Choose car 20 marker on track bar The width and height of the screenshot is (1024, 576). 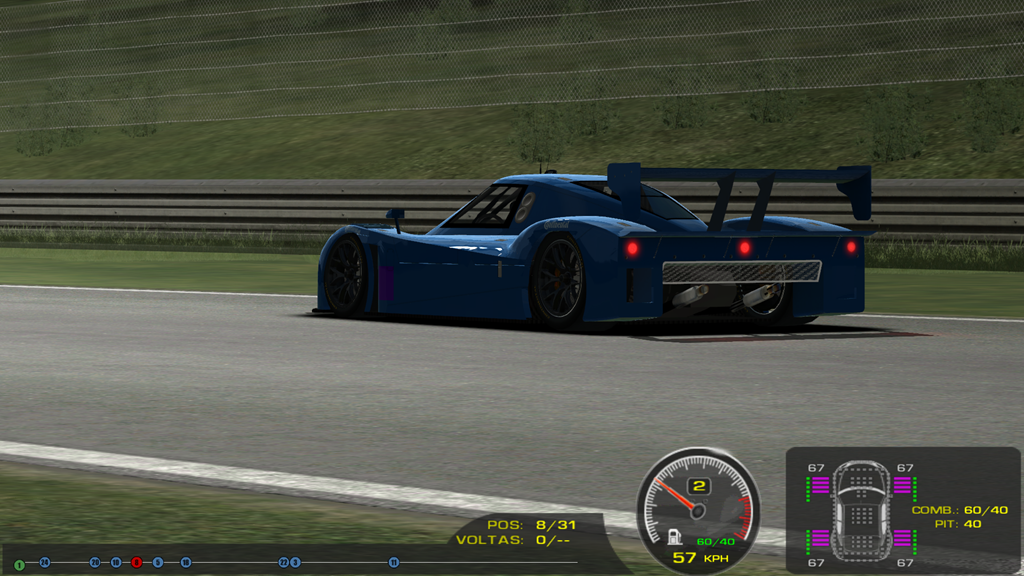point(95,562)
